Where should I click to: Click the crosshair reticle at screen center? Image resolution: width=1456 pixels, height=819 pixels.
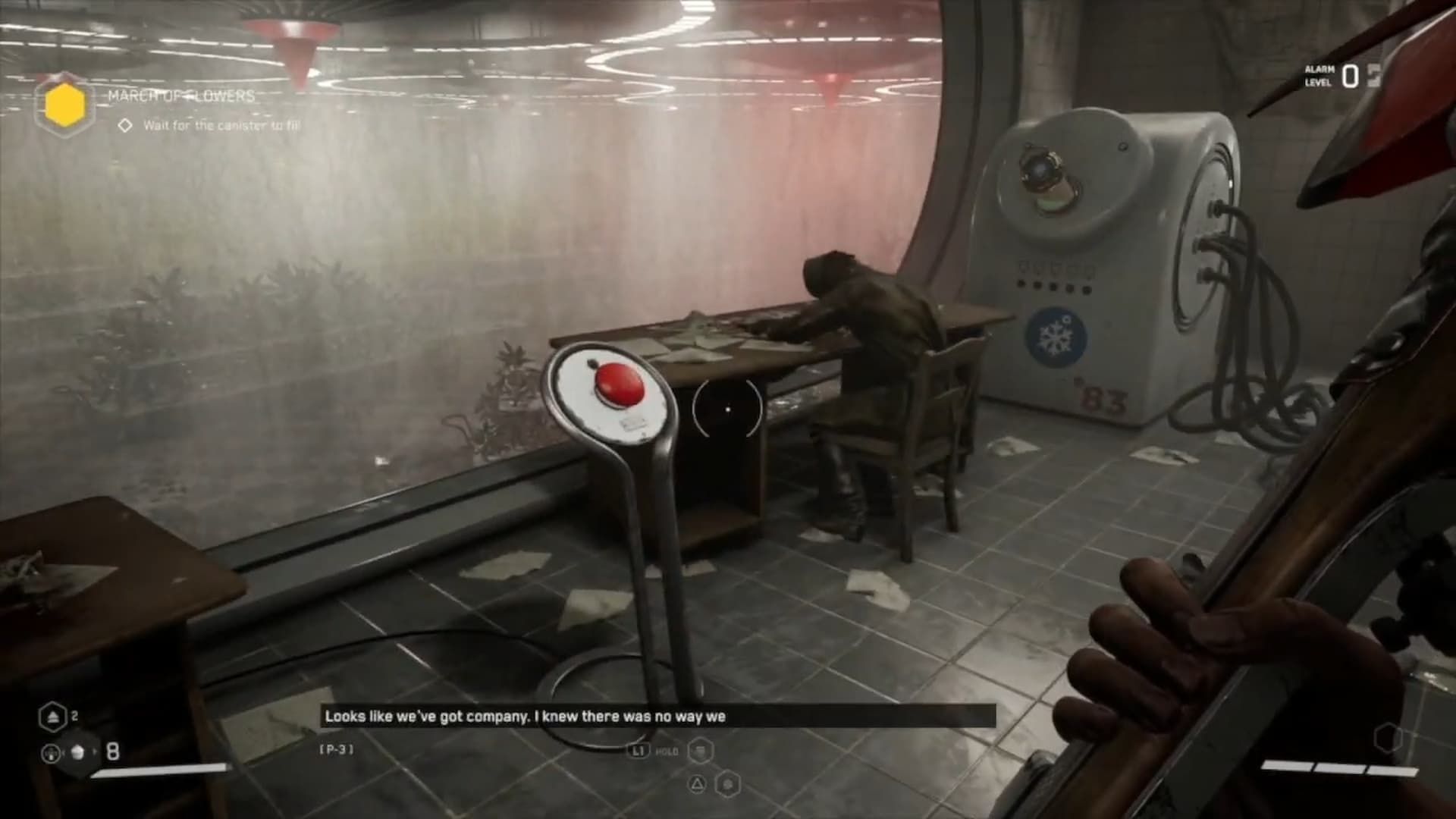(x=726, y=409)
